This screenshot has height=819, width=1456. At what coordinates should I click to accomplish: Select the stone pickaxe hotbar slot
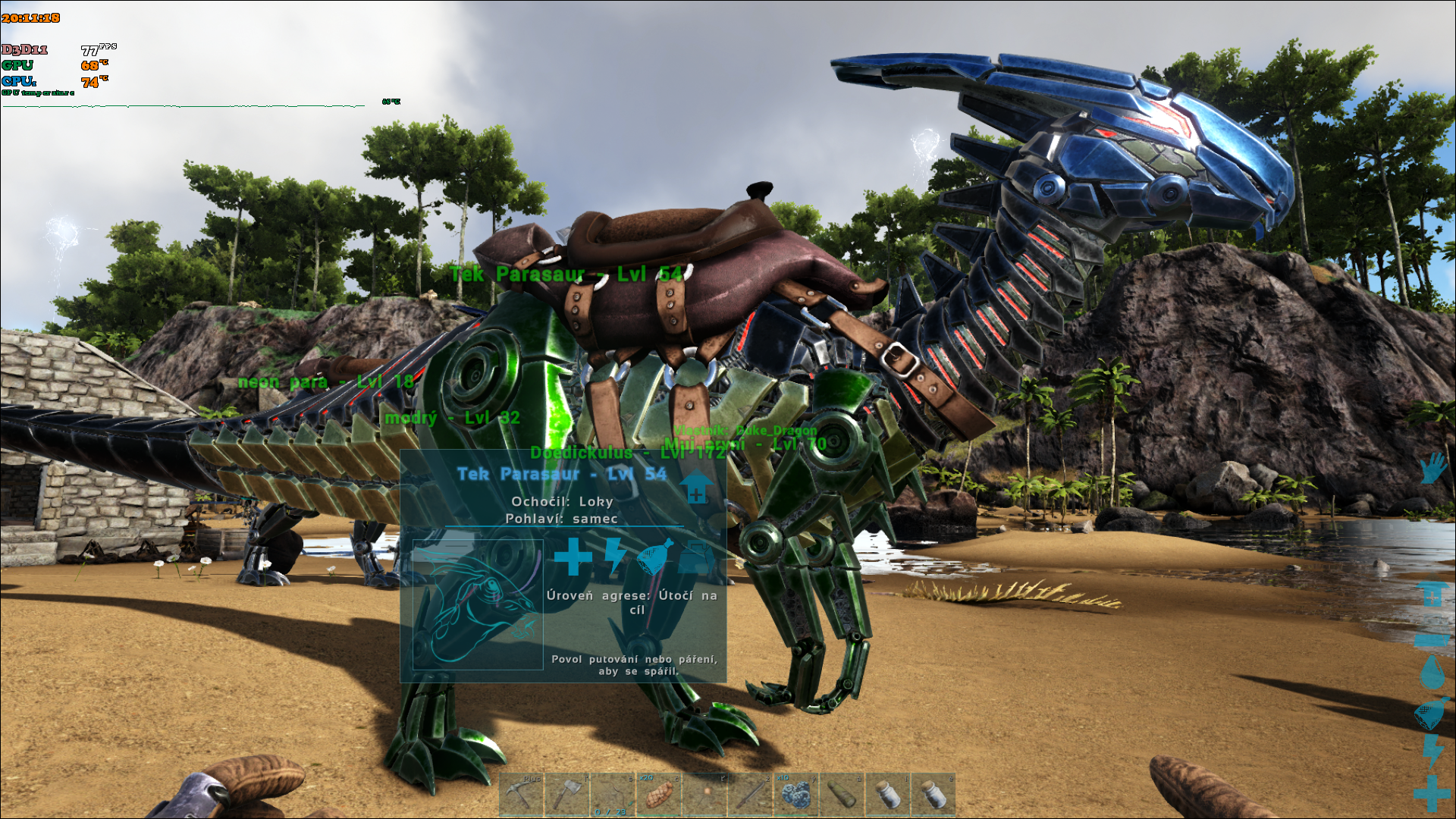[522, 794]
